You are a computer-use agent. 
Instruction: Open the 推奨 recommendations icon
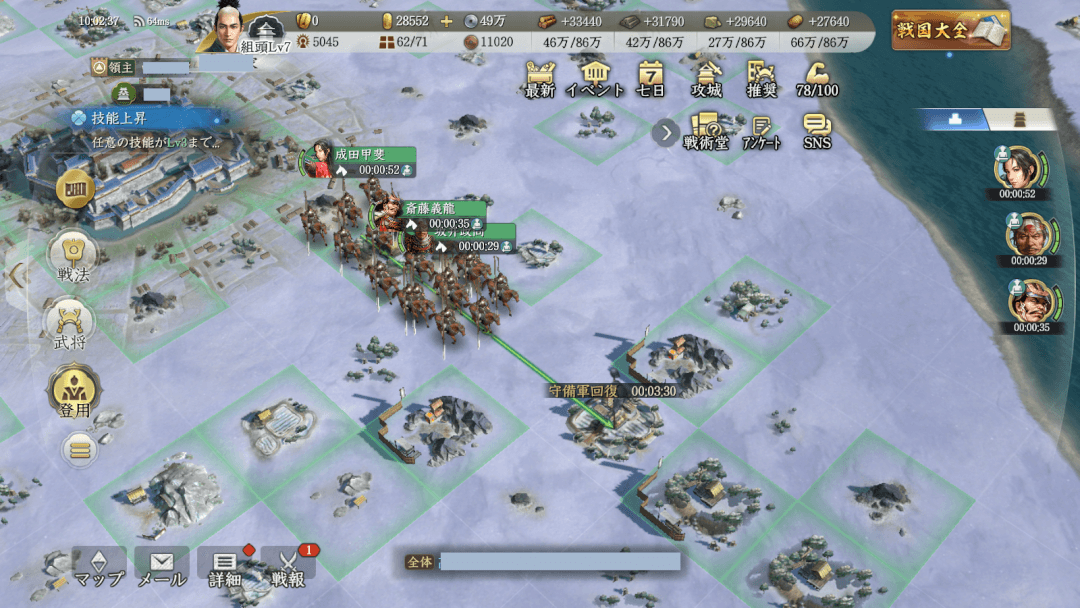point(762,78)
